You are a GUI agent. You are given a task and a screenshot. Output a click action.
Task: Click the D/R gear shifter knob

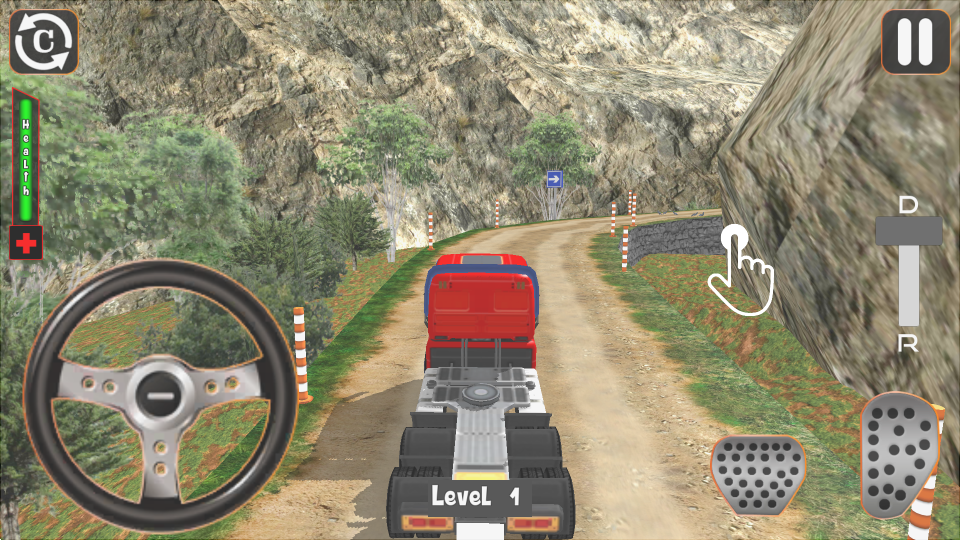[908, 231]
